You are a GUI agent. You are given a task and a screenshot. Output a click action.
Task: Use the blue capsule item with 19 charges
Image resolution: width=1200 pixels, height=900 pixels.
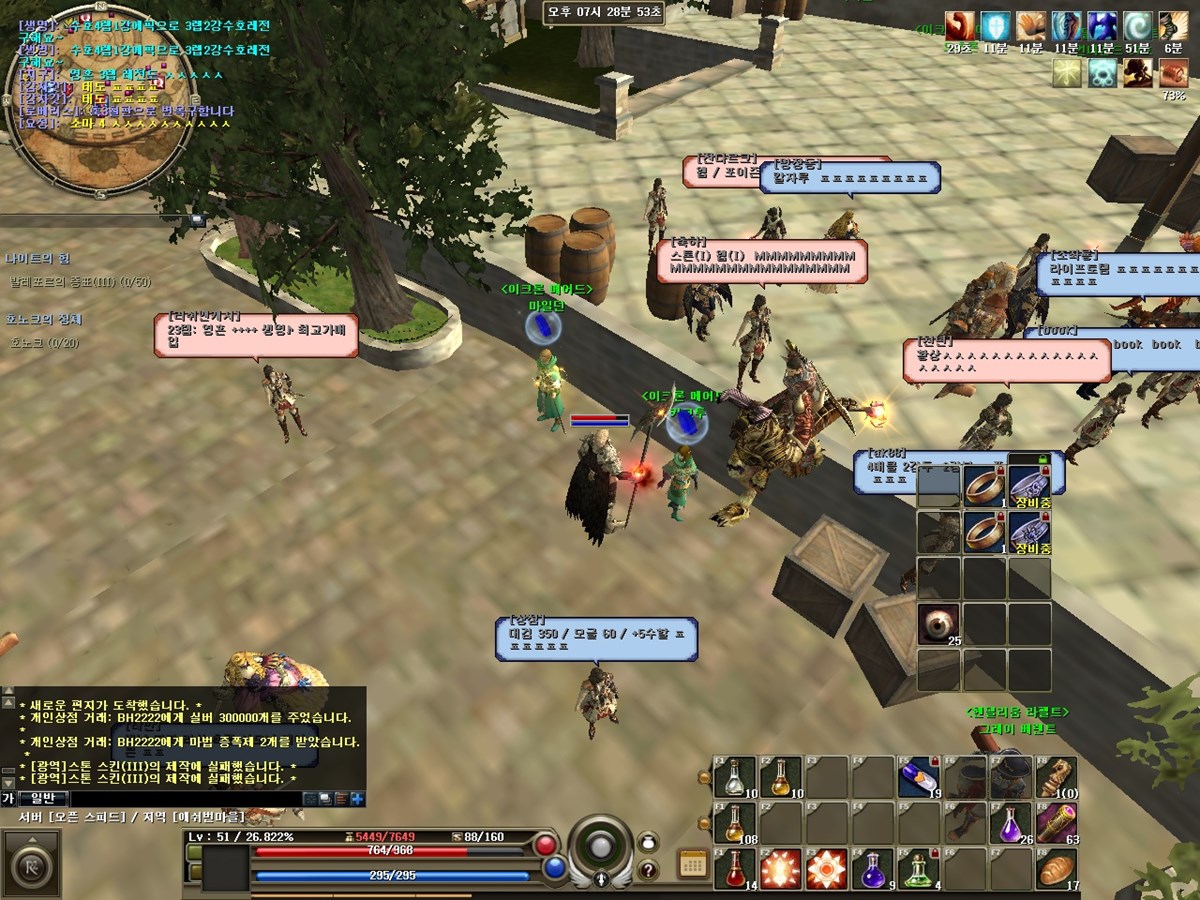pyautogui.click(x=917, y=776)
